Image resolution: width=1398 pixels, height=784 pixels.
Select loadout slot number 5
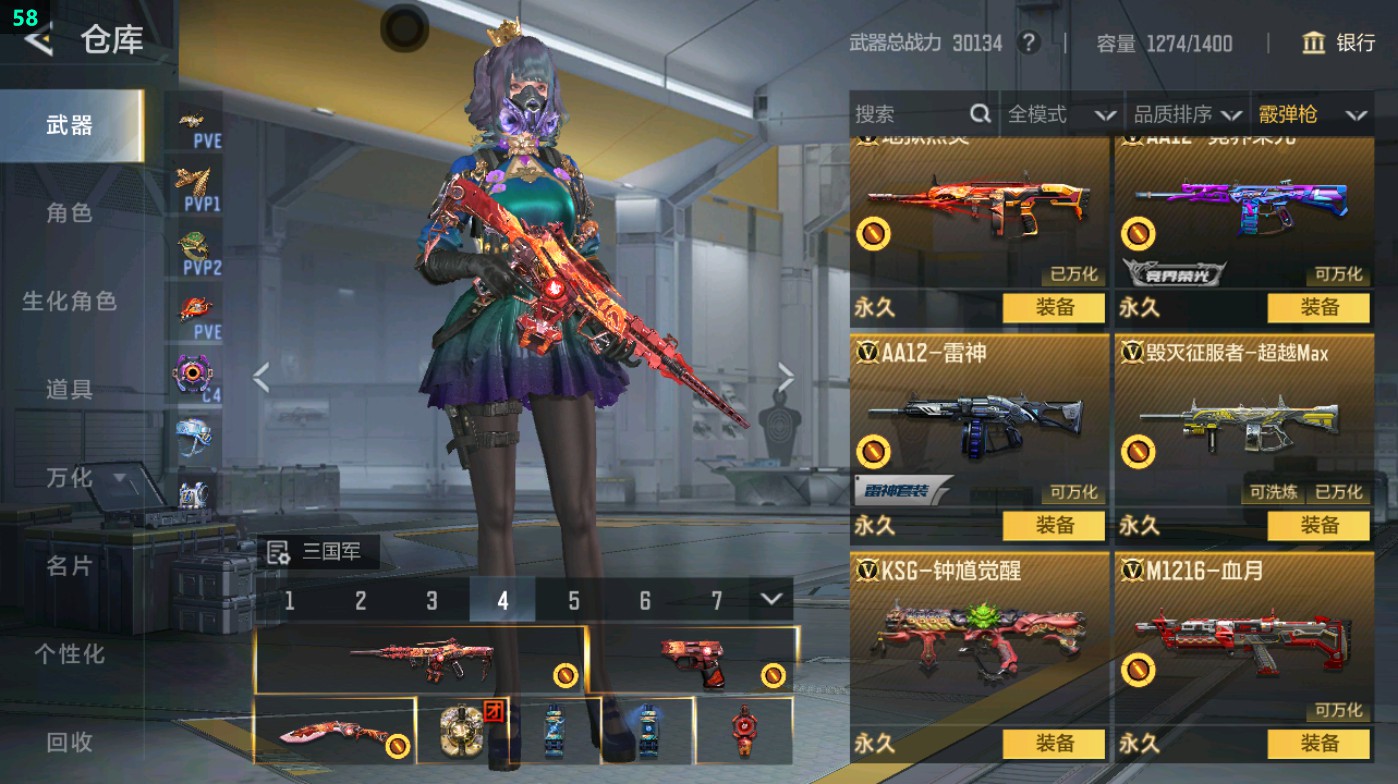(574, 600)
